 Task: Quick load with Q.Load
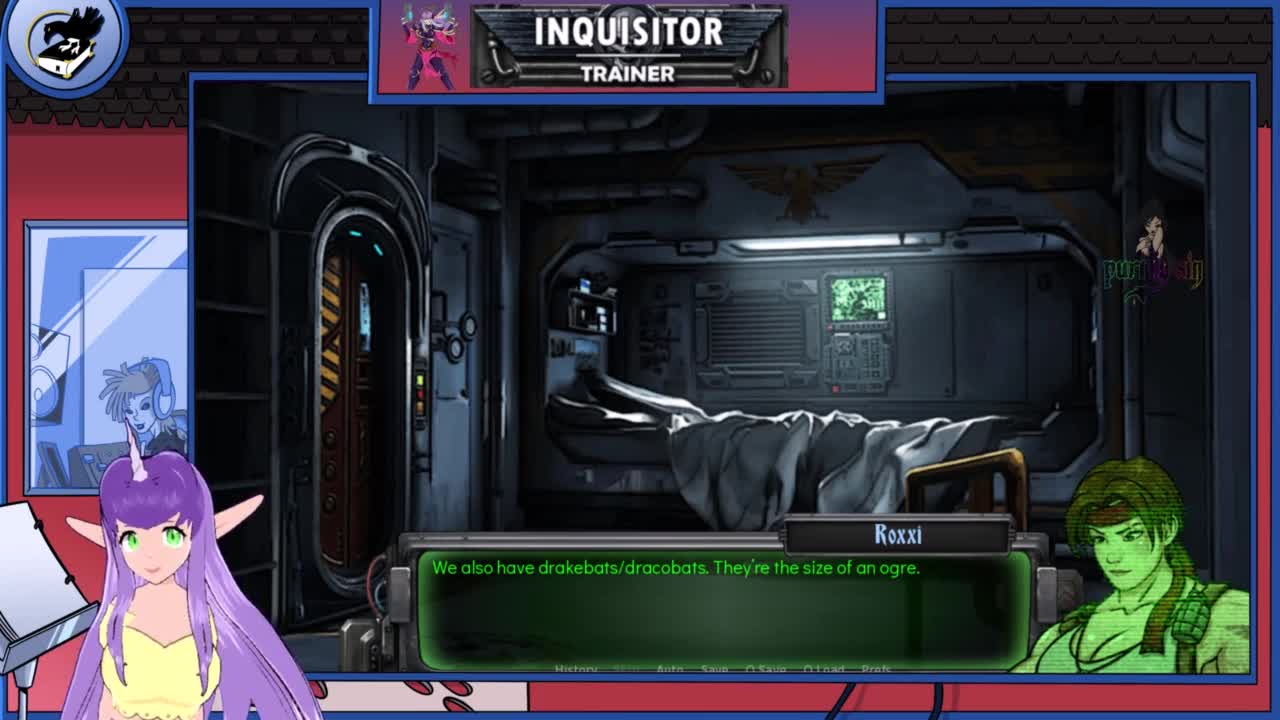[824, 669]
